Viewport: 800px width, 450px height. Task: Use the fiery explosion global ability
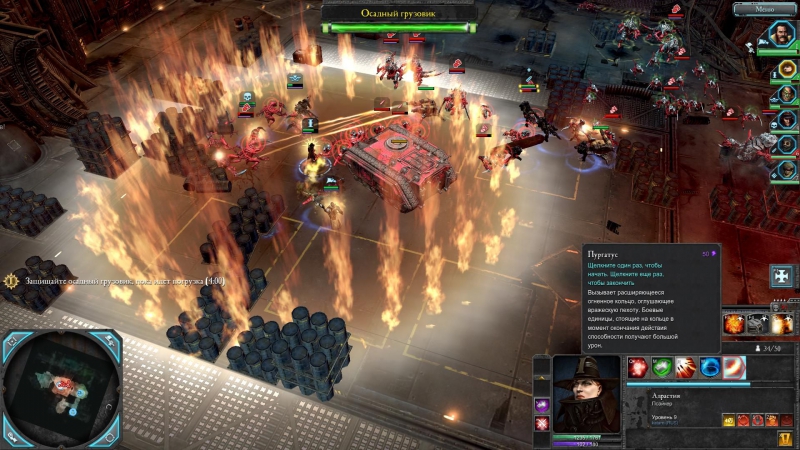(x=733, y=323)
